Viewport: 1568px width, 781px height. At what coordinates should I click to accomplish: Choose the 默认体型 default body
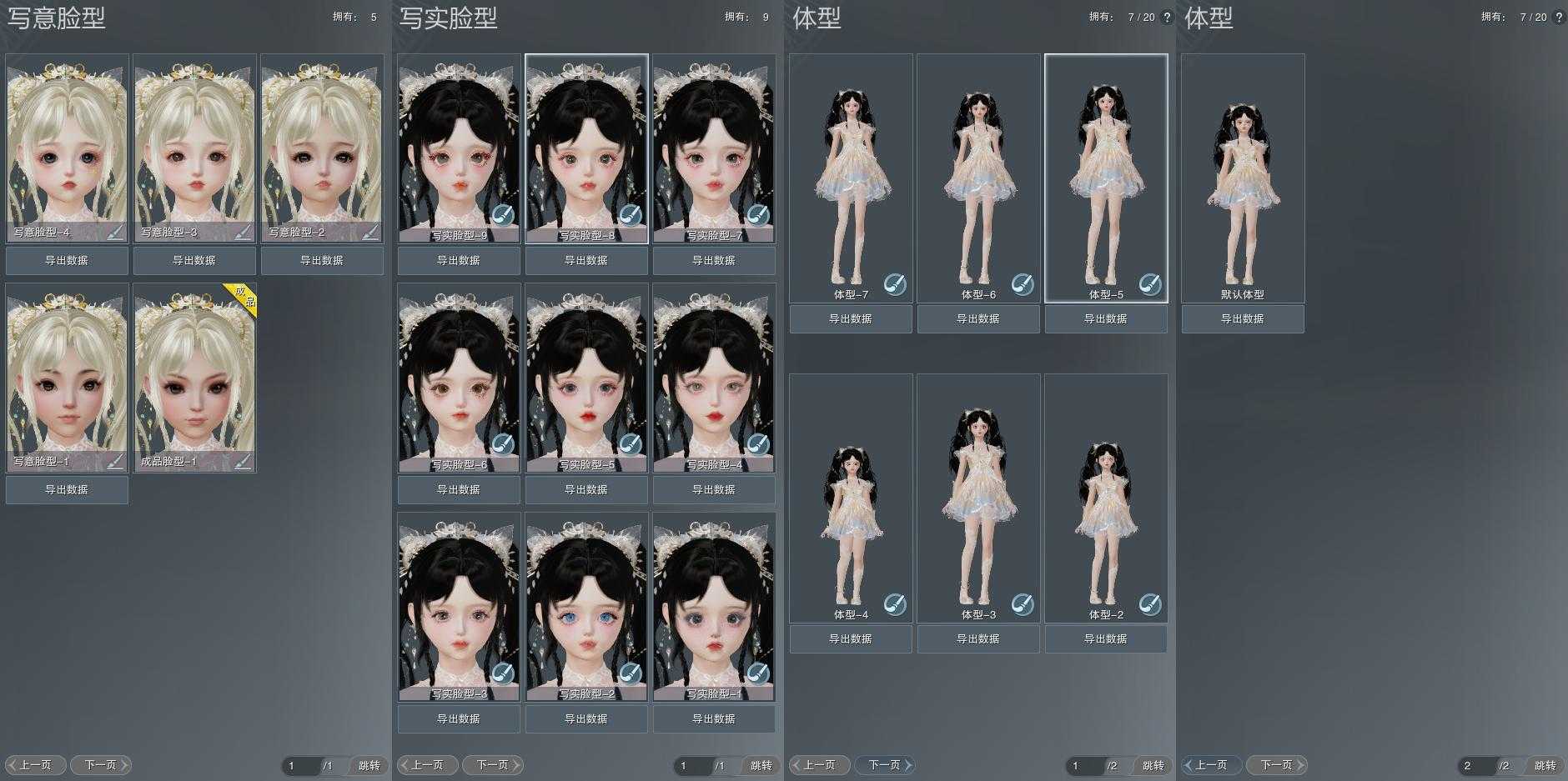coord(1243,175)
